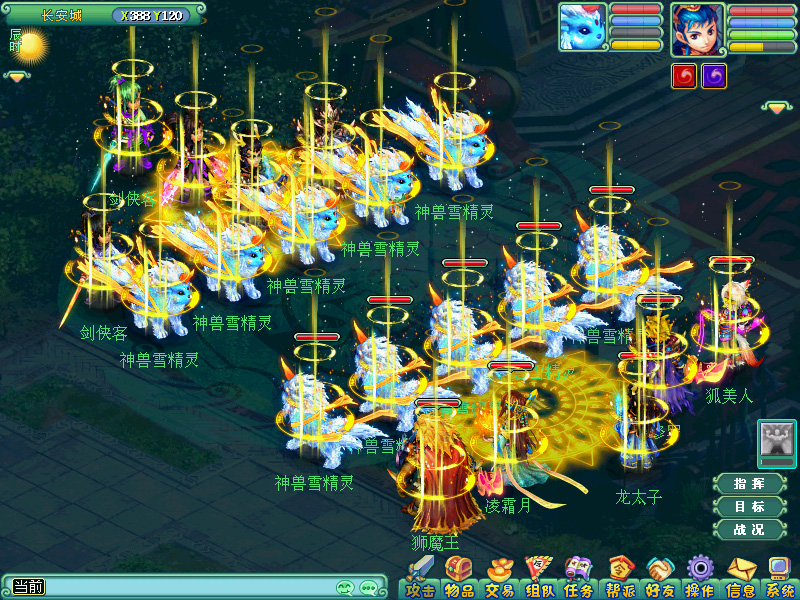Open the 信息 messages panel

(740, 580)
